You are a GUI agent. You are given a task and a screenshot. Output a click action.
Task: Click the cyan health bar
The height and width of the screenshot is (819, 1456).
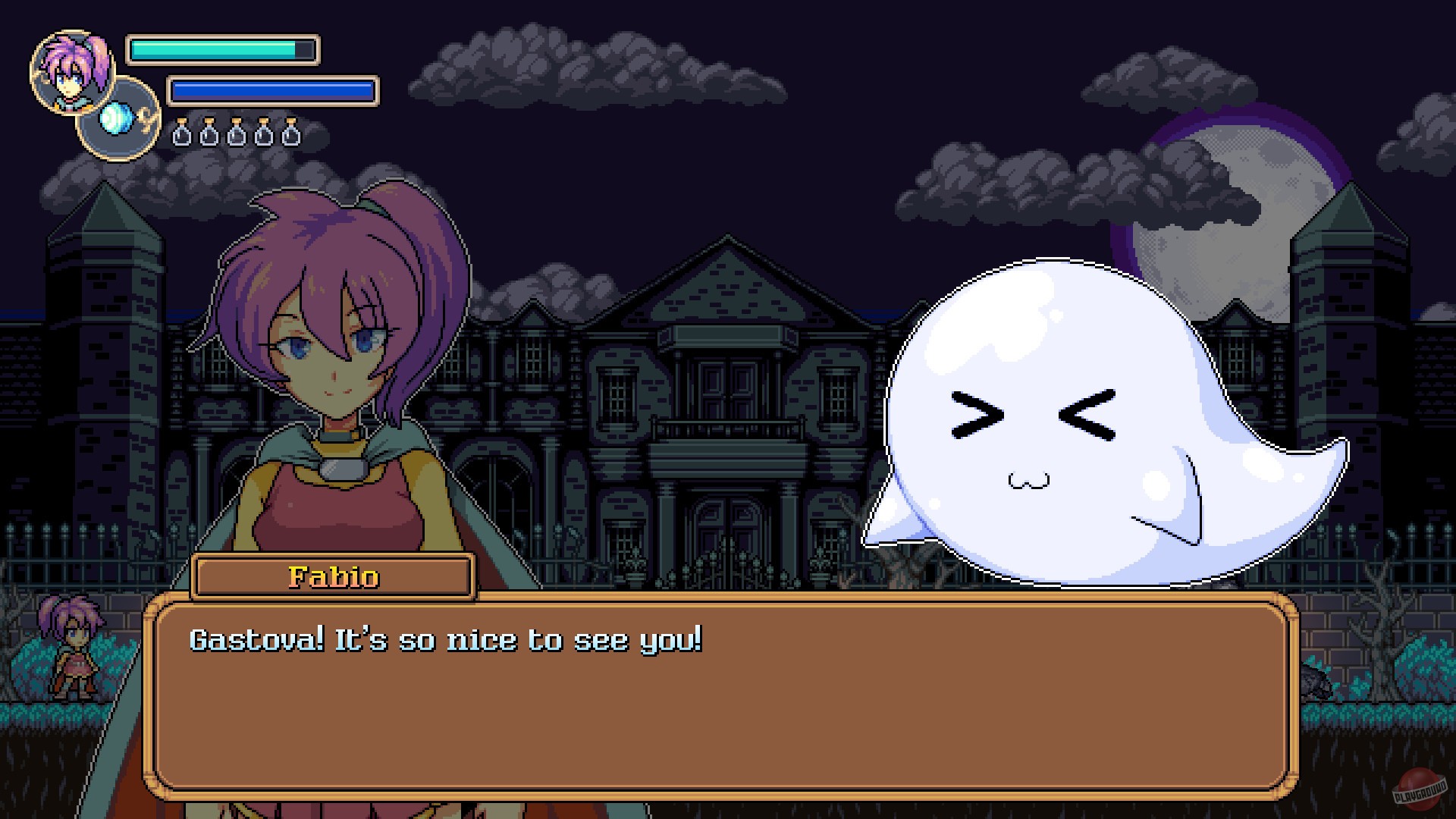click(212, 49)
